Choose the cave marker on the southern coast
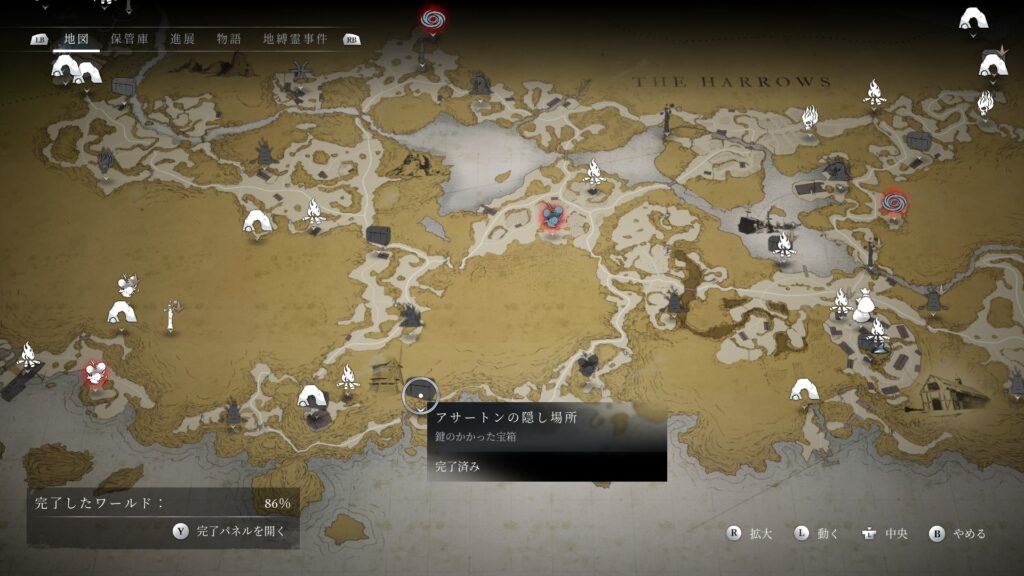Screen dimensions: 1024x576 312,396
